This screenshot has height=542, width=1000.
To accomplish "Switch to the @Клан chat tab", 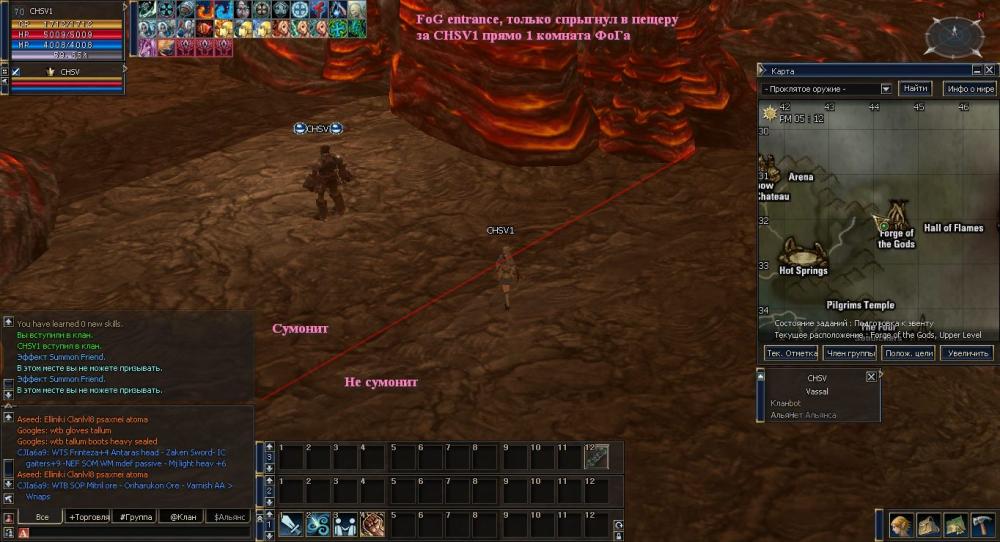I will point(181,517).
